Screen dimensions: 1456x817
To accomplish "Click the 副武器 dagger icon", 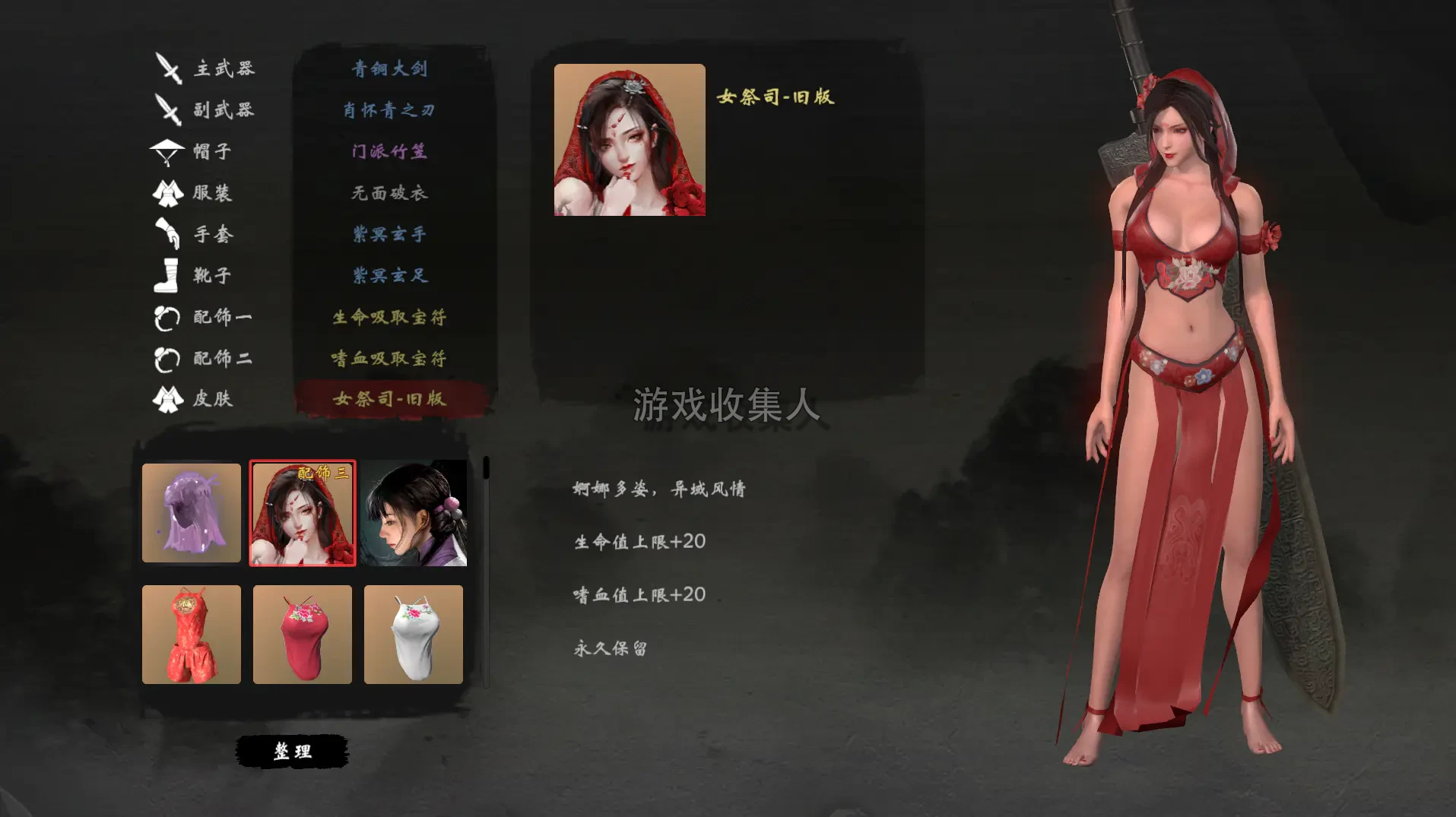I will (x=169, y=110).
